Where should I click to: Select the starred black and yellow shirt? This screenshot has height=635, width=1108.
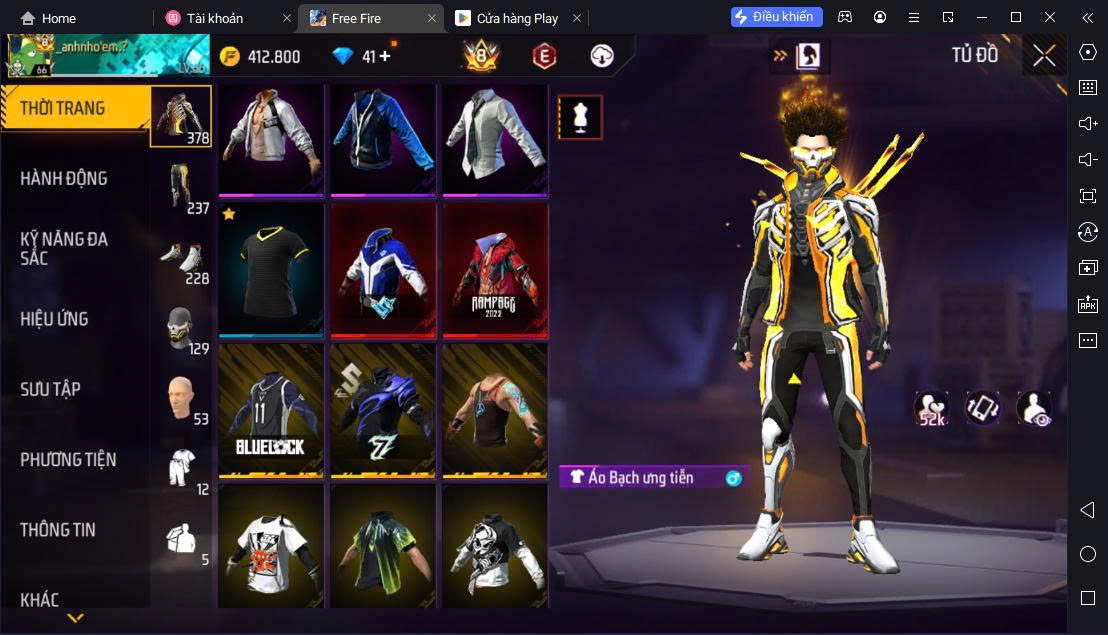[271, 270]
